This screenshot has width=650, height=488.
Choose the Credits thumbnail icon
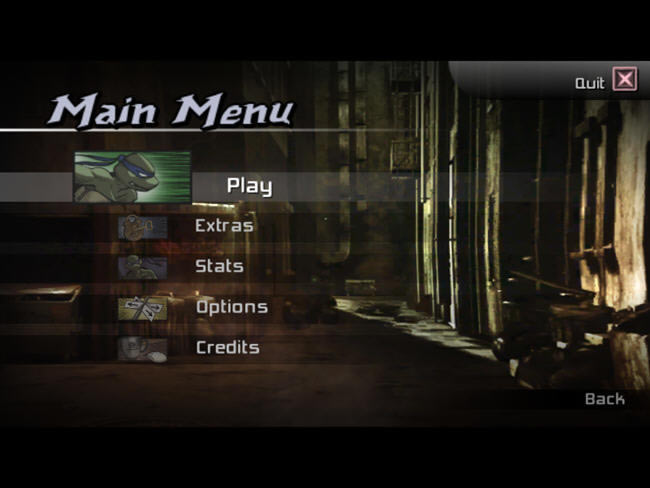pyautogui.click(x=142, y=349)
